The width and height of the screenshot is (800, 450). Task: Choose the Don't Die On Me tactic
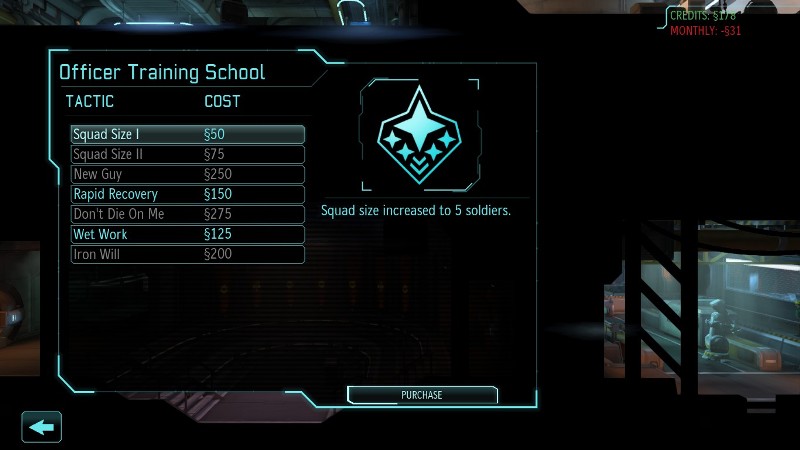(x=187, y=214)
